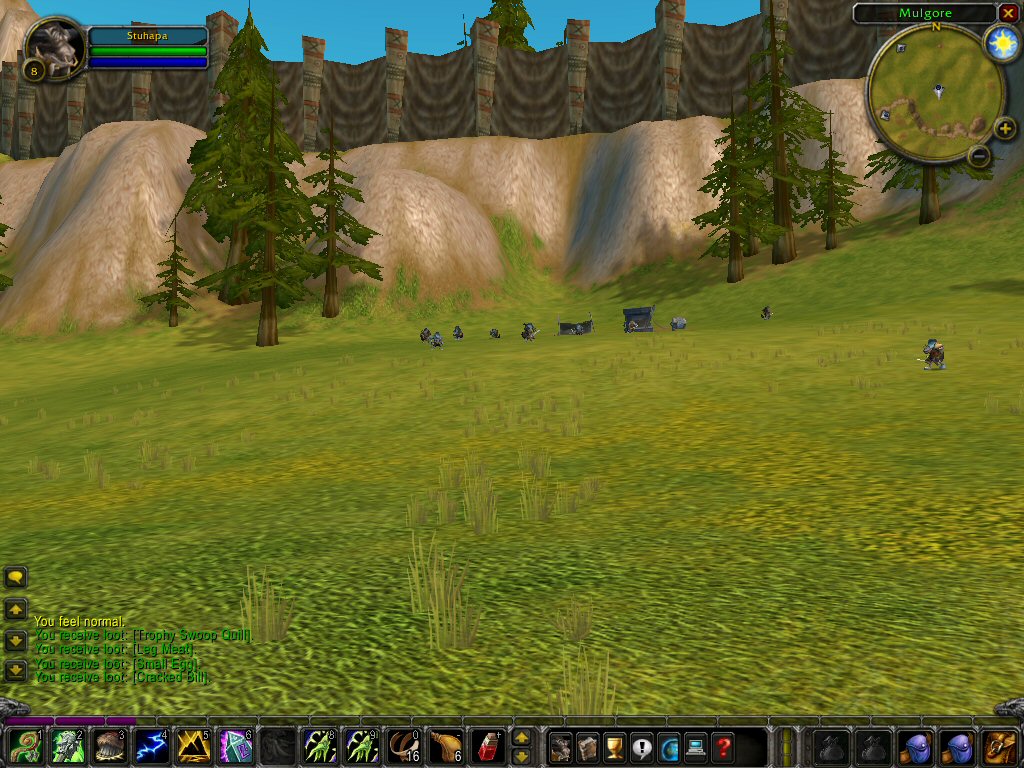Click the sun day-night indicator button

click(x=1001, y=43)
